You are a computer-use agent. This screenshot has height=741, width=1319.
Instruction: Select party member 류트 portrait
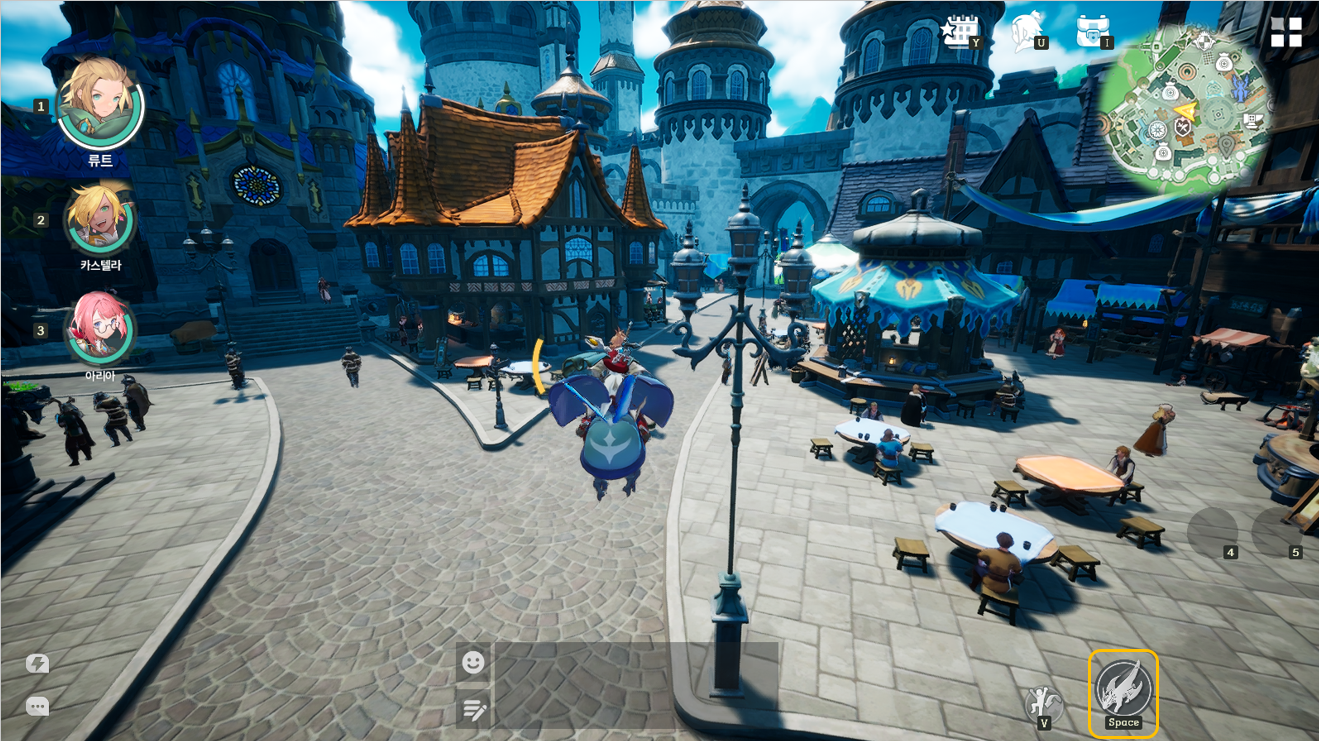click(100, 105)
